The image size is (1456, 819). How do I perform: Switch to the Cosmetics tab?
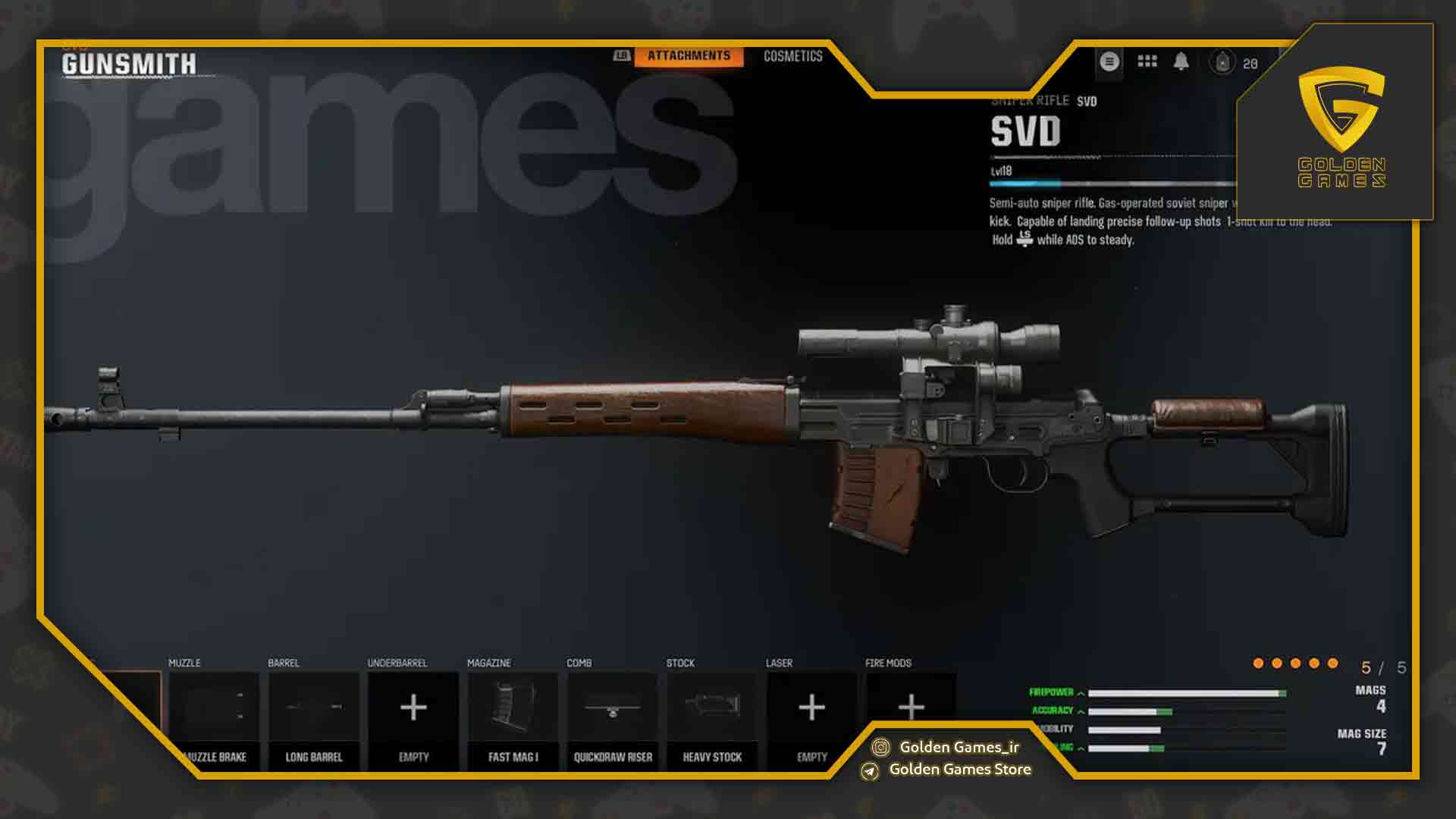click(793, 55)
